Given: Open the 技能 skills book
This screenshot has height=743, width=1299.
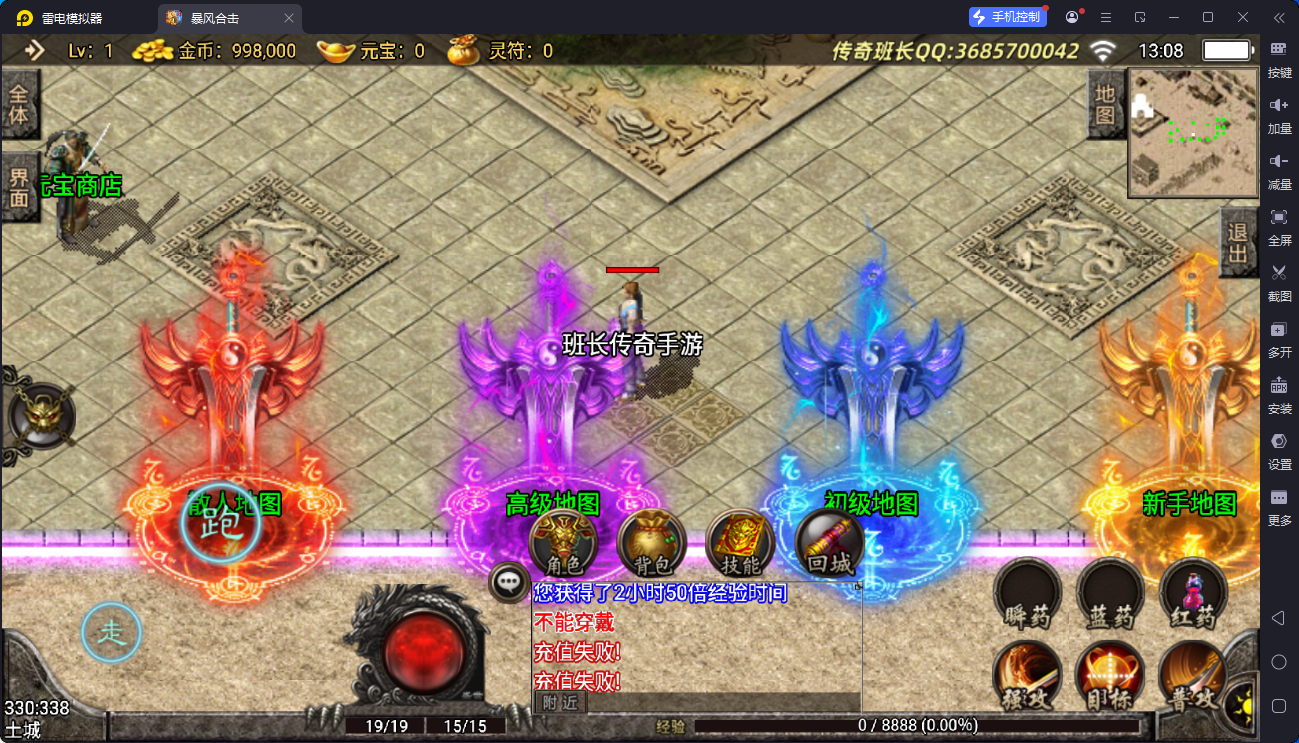Looking at the screenshot, I should (x=740, y=545).
